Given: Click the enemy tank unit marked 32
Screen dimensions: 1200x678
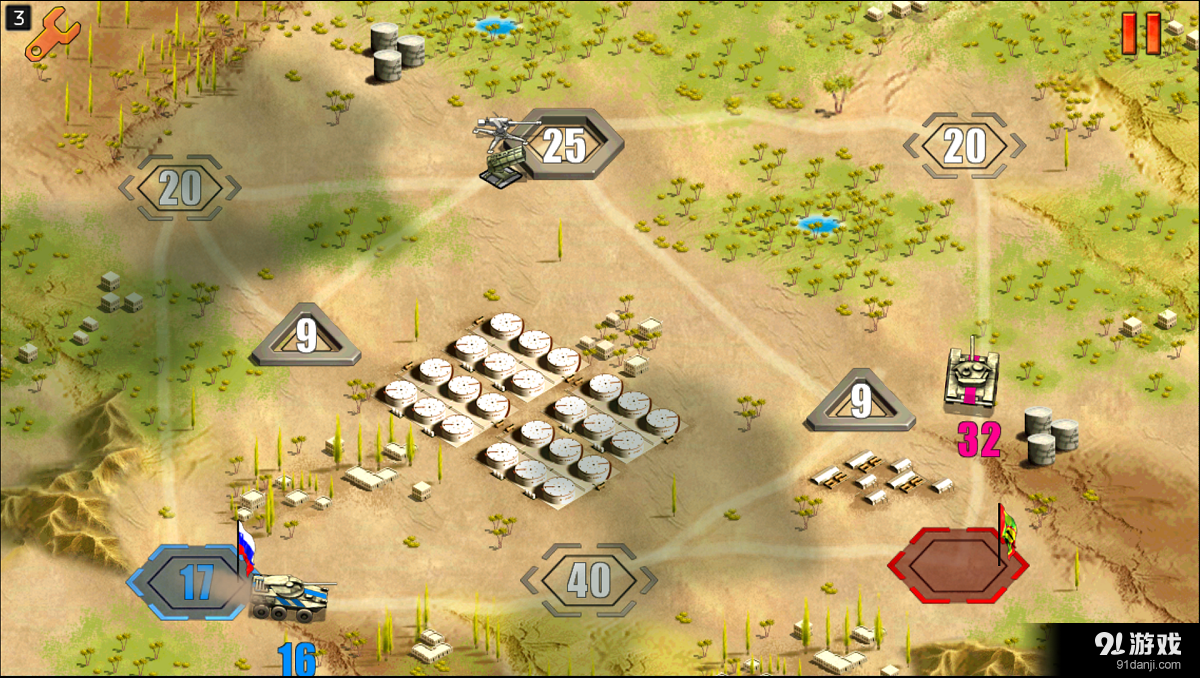Looking at the screenshot, I should click(969, 381).
